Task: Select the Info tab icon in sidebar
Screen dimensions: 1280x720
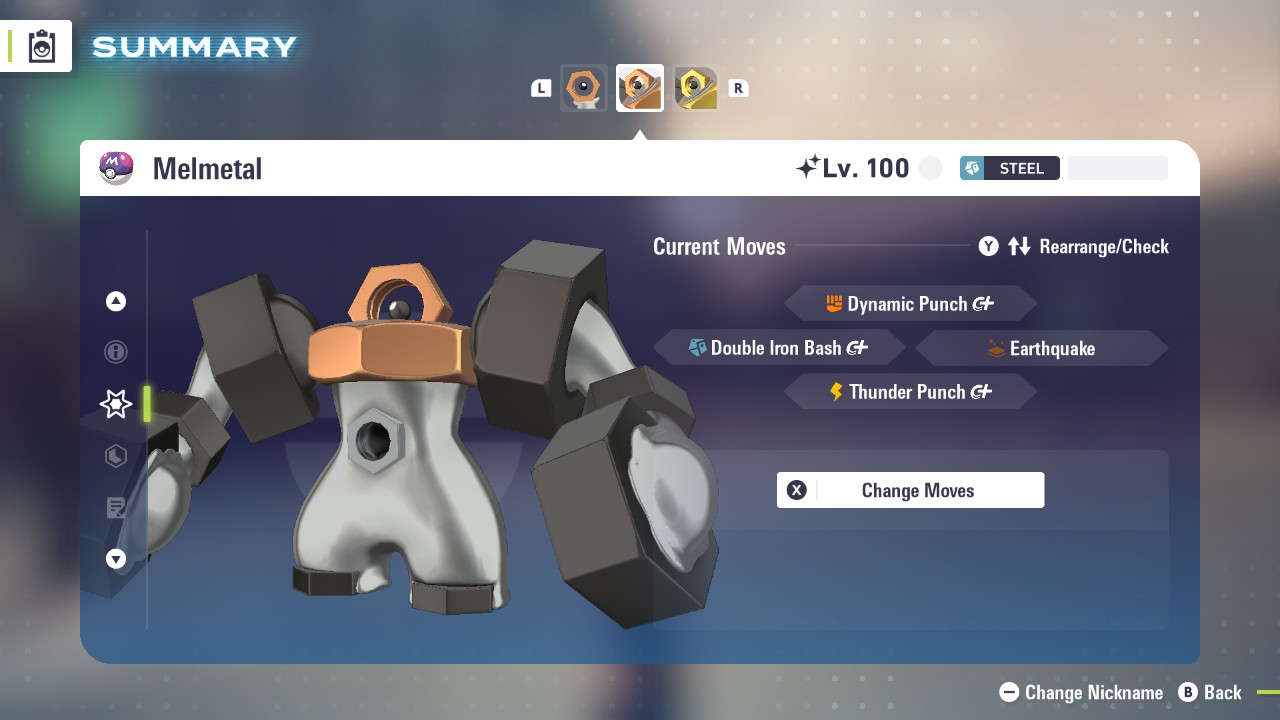Action: [115, 352]
